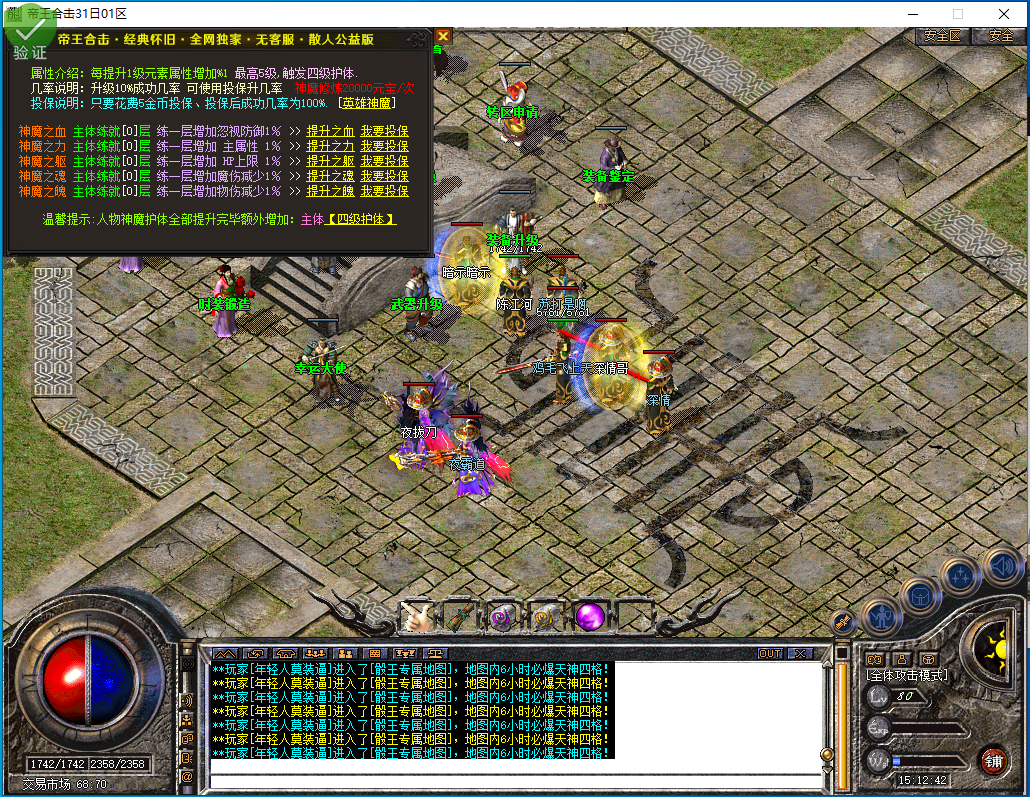
Task: Open the 铺 shop button
Action: 992,759
